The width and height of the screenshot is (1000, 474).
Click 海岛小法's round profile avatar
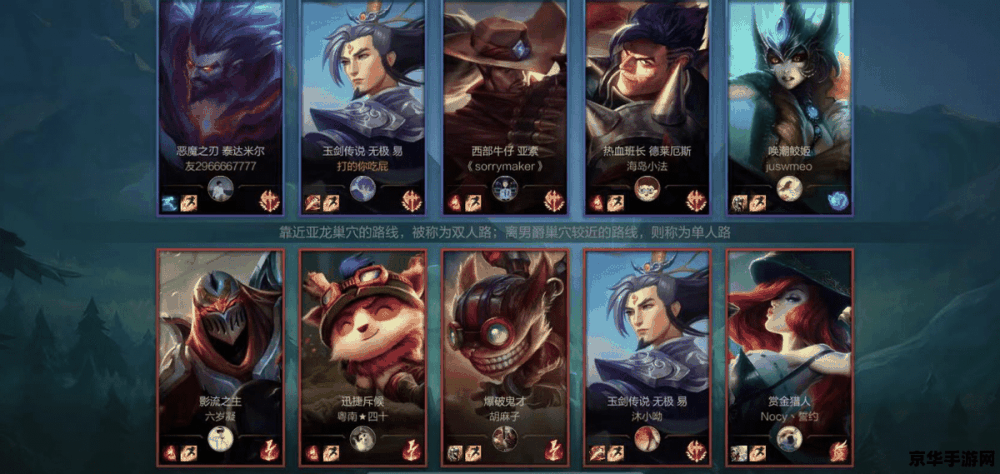click(x=646, y=188)
